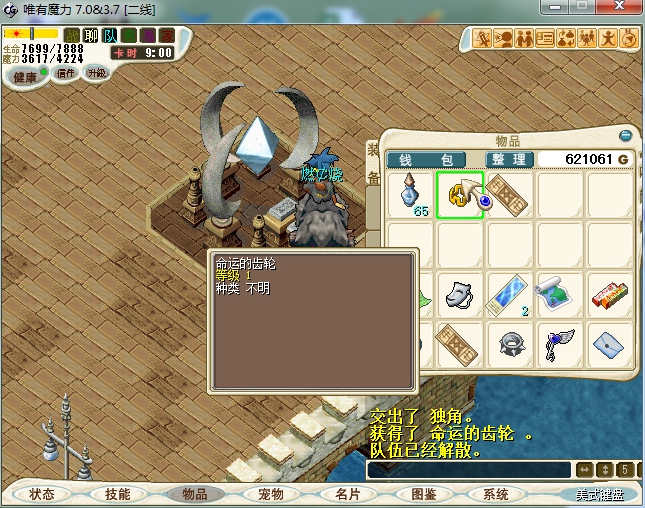Select the blue envelope item
The height and width of the screenshot is (508, 645).
coord(608,343)
